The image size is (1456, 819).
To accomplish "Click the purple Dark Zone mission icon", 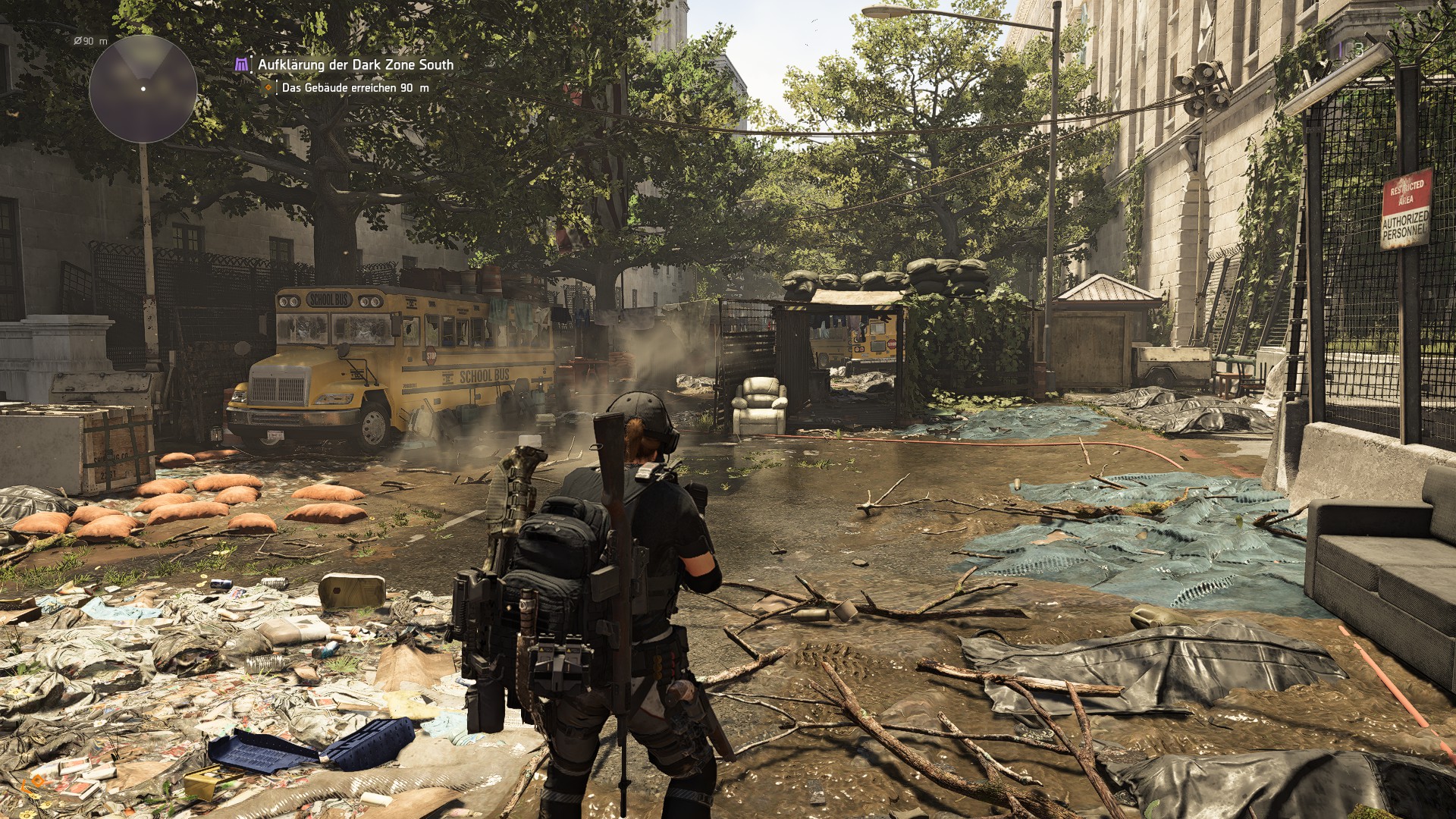I will pos(240,65).
